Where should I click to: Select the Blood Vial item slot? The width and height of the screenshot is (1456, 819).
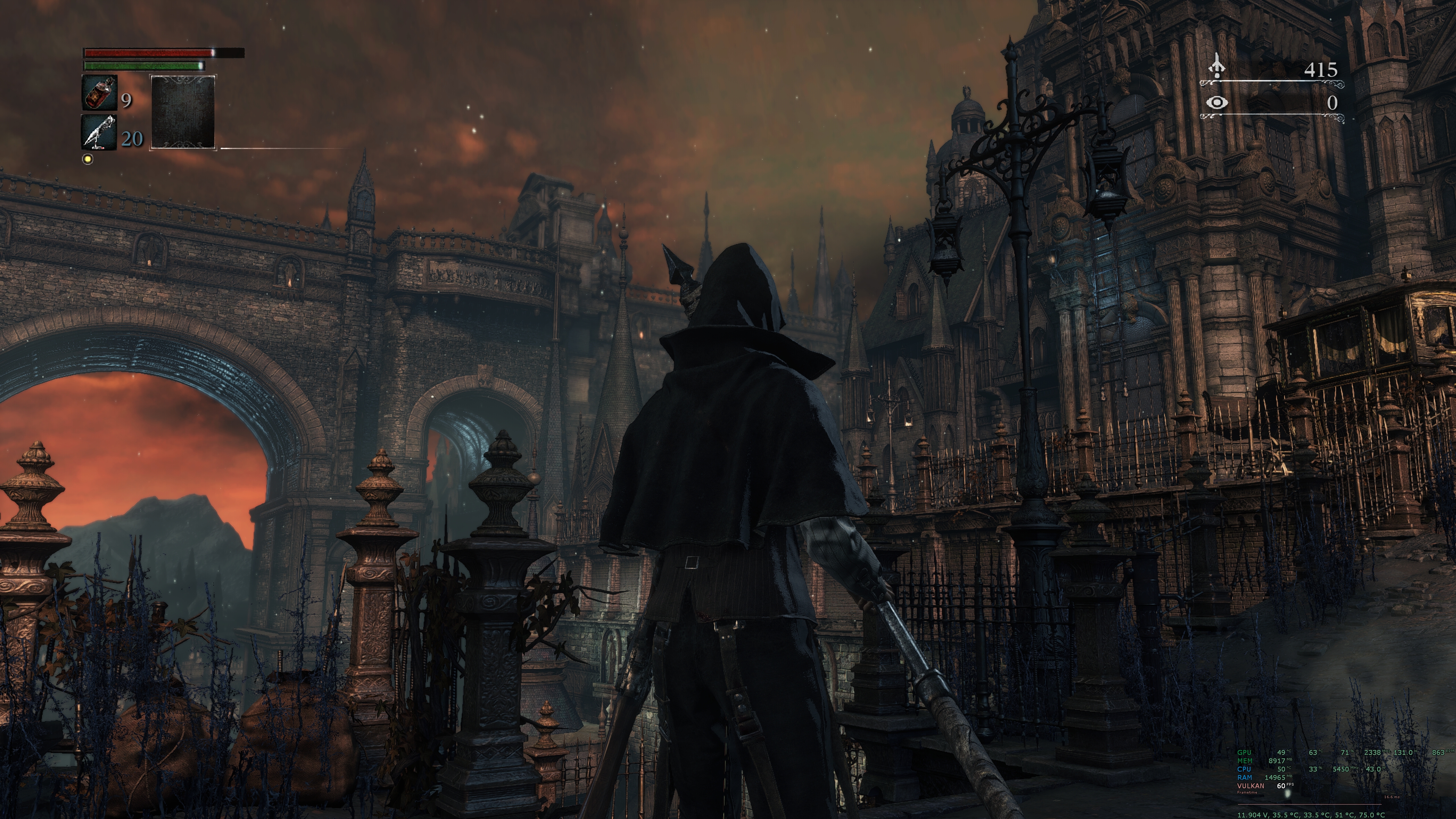(x=100, y=93)
